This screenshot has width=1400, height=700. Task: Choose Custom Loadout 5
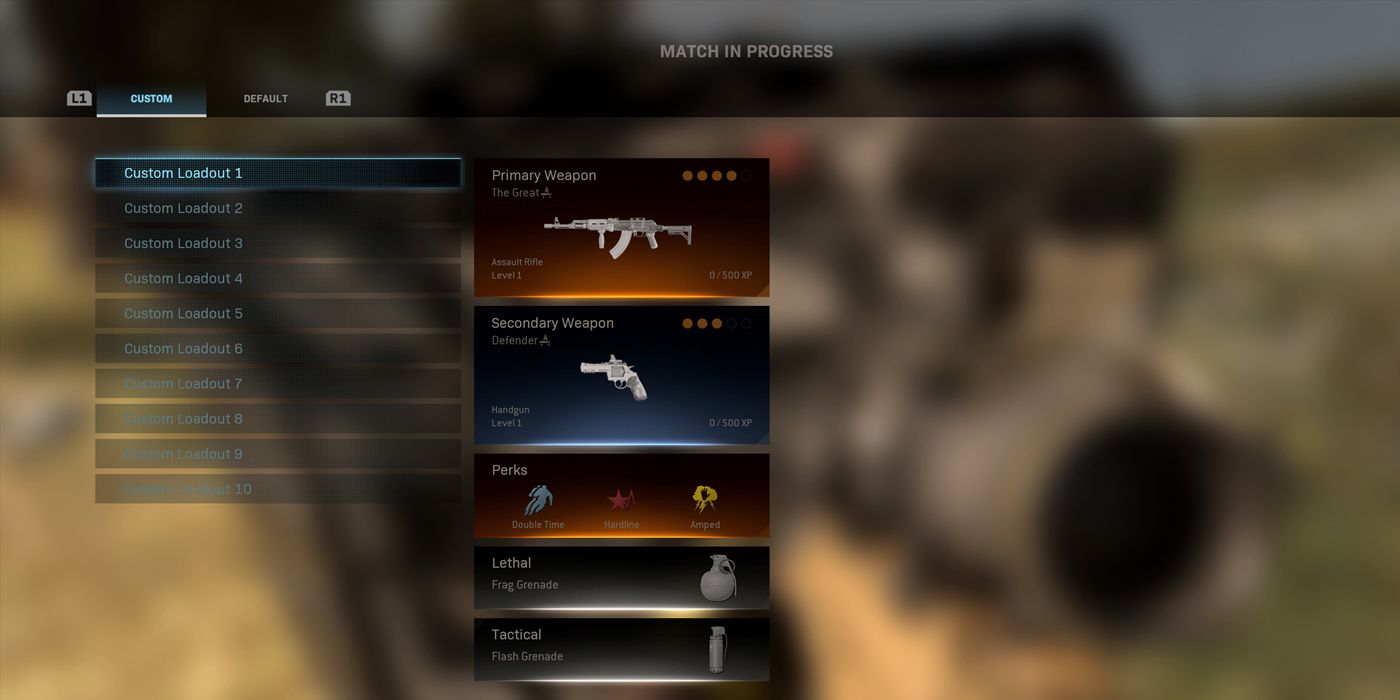click(278, 313)
